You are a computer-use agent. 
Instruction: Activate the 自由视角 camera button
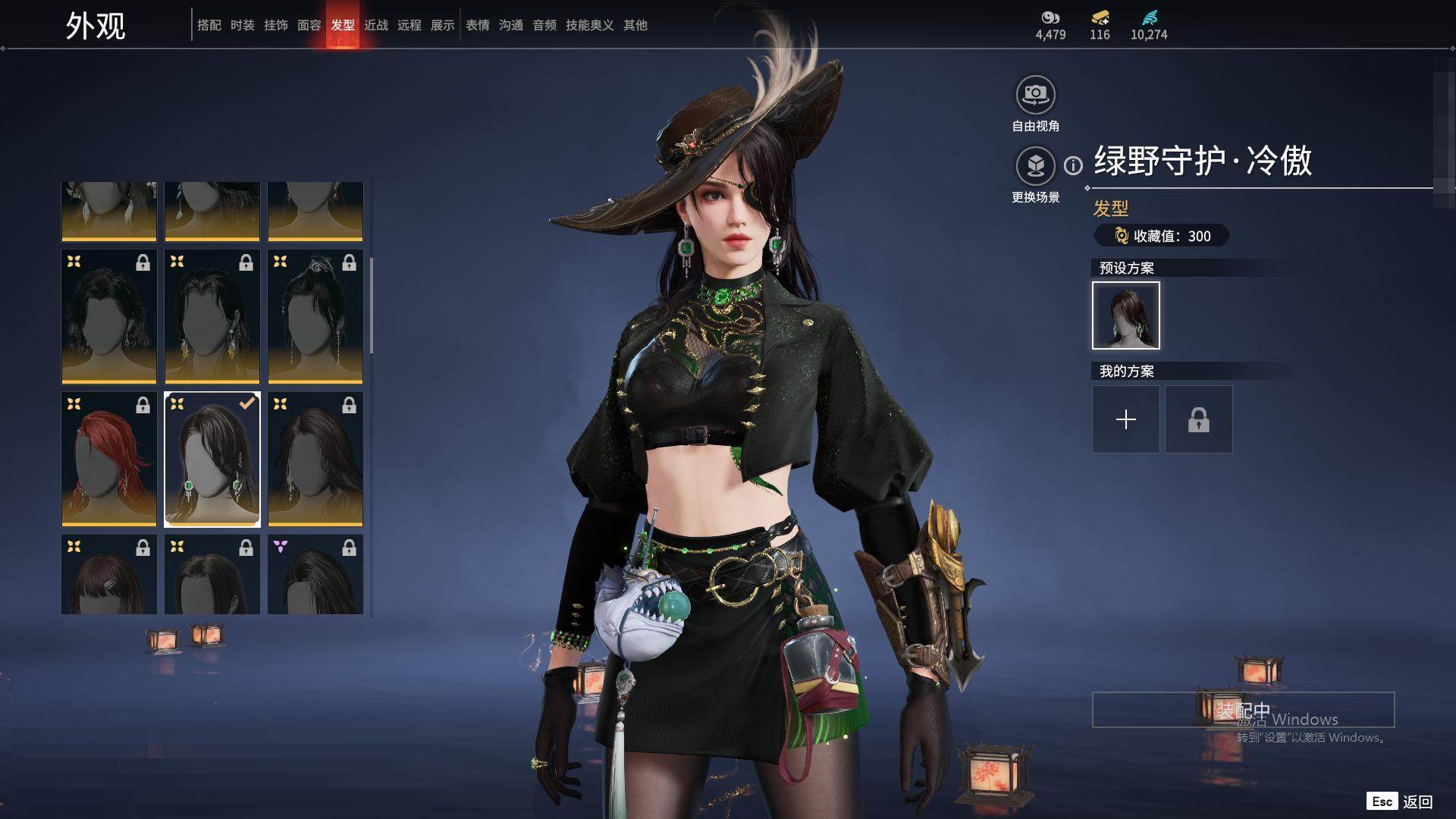coord(1035,96)
